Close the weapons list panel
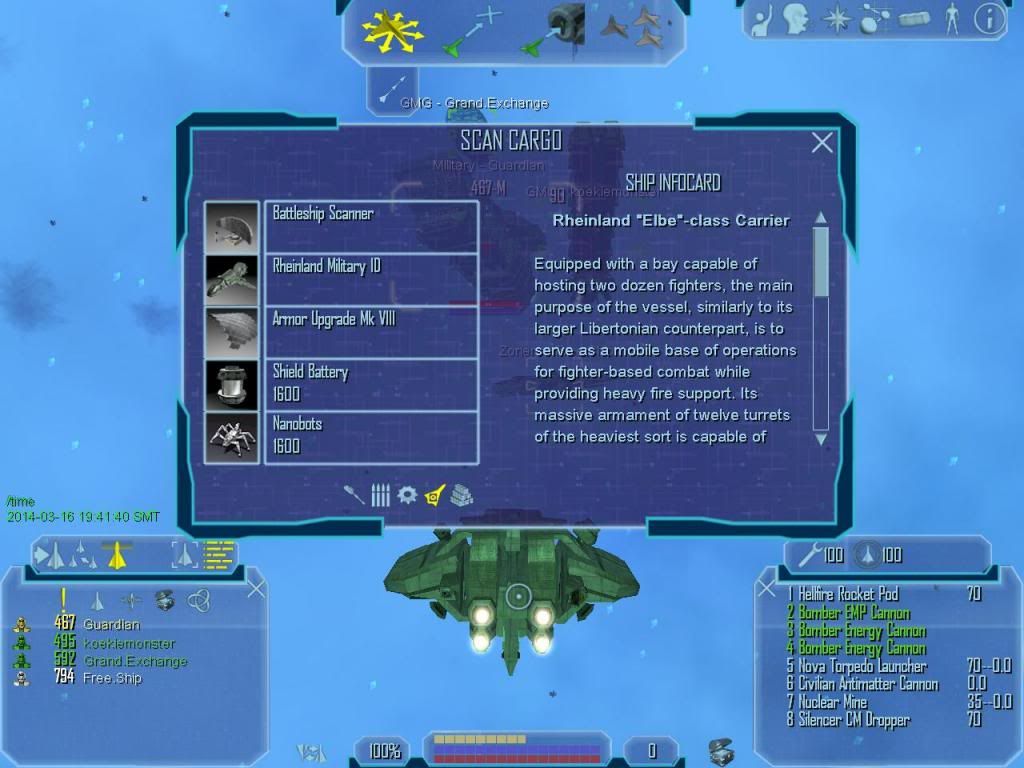Image resolution: width=1024 pixels, height=768 pixels. click(x=767, y=588)
